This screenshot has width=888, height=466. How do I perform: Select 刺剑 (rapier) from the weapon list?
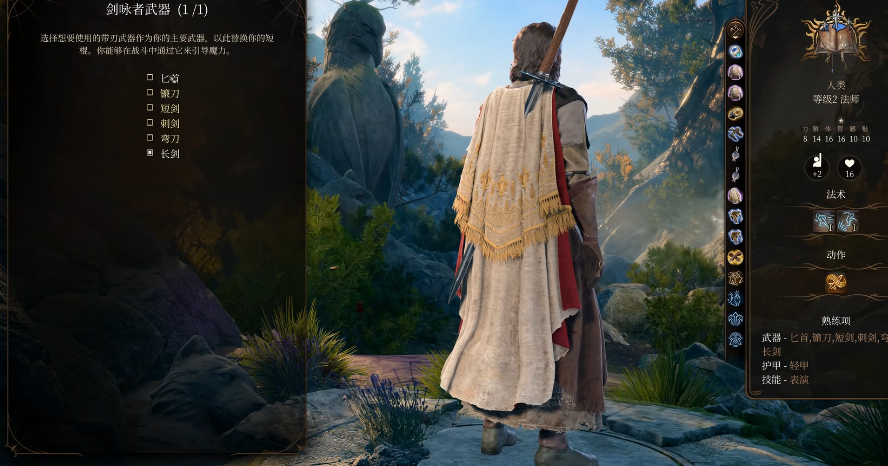point(150,123)
